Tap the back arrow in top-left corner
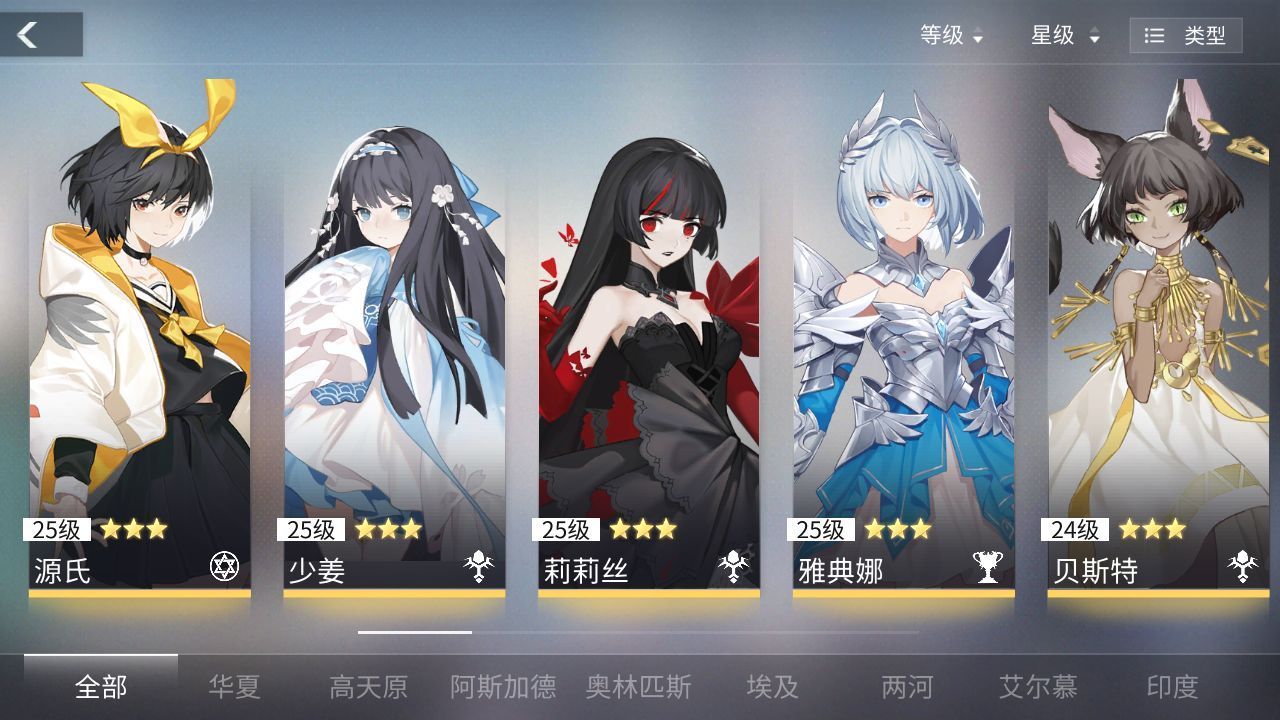 click(x=27, y=34)
